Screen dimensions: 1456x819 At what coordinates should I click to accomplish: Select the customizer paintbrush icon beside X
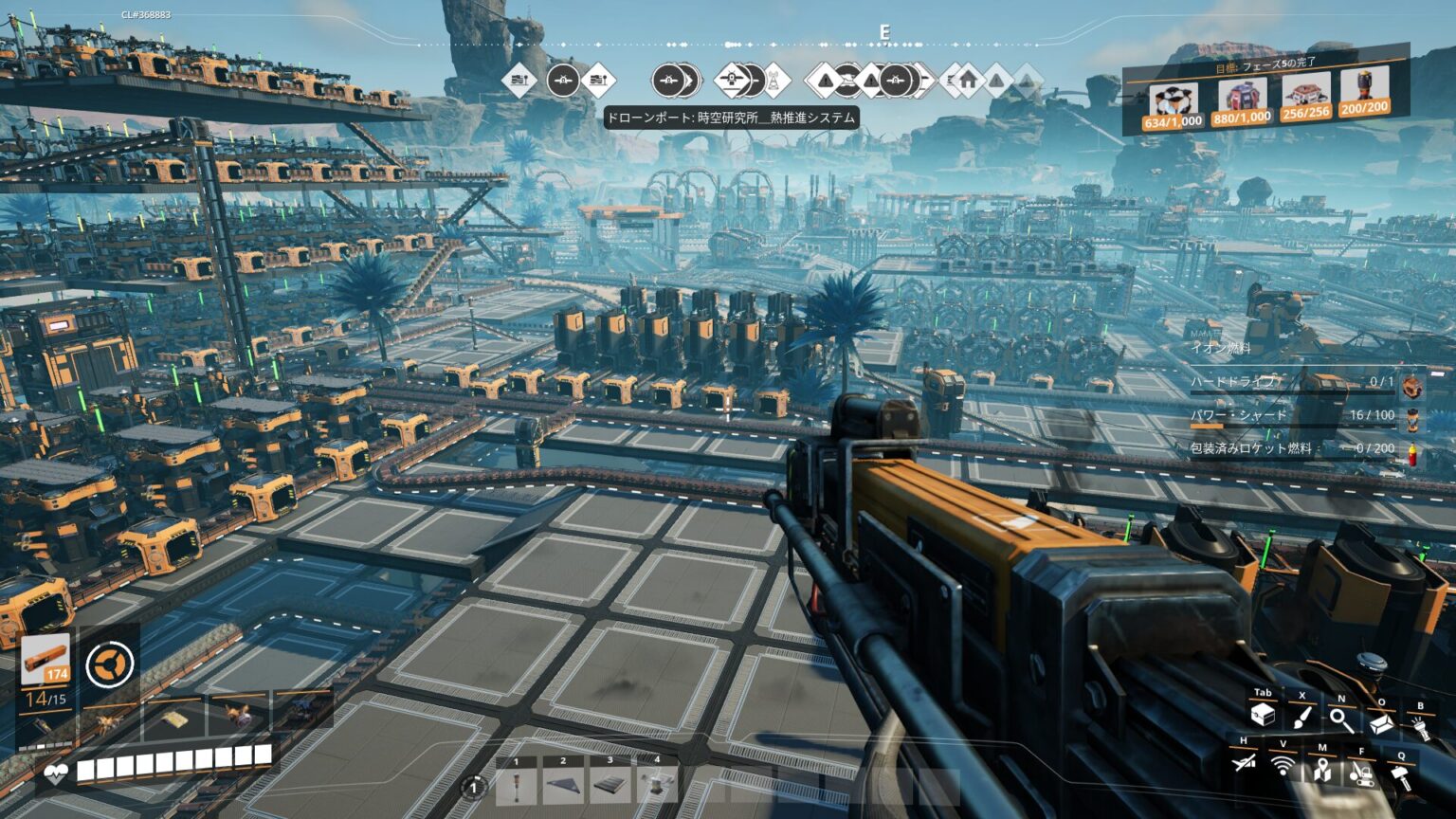[x=1301, y=719]
